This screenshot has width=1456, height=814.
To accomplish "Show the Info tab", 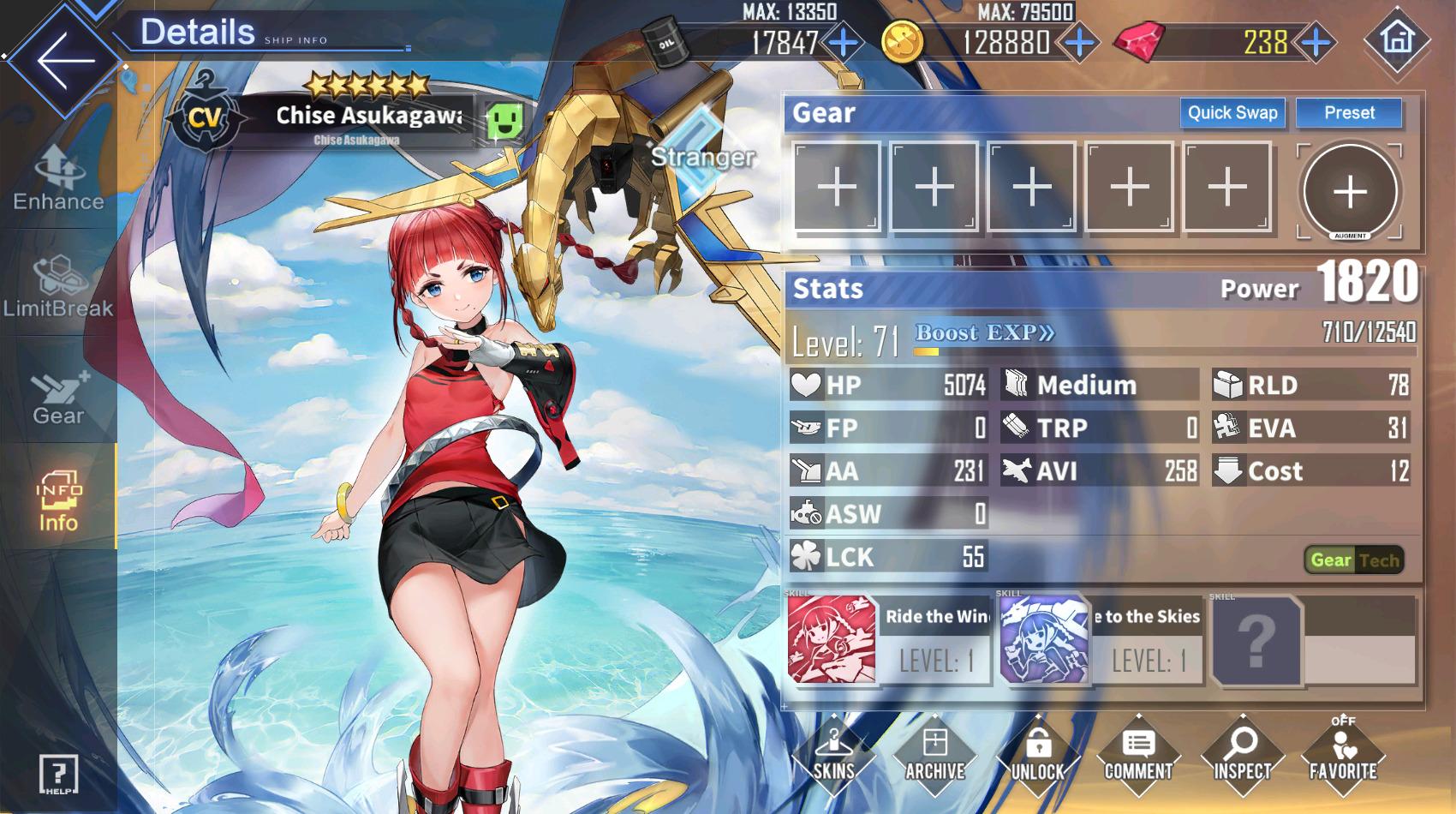I will click(x=58, y=501).
